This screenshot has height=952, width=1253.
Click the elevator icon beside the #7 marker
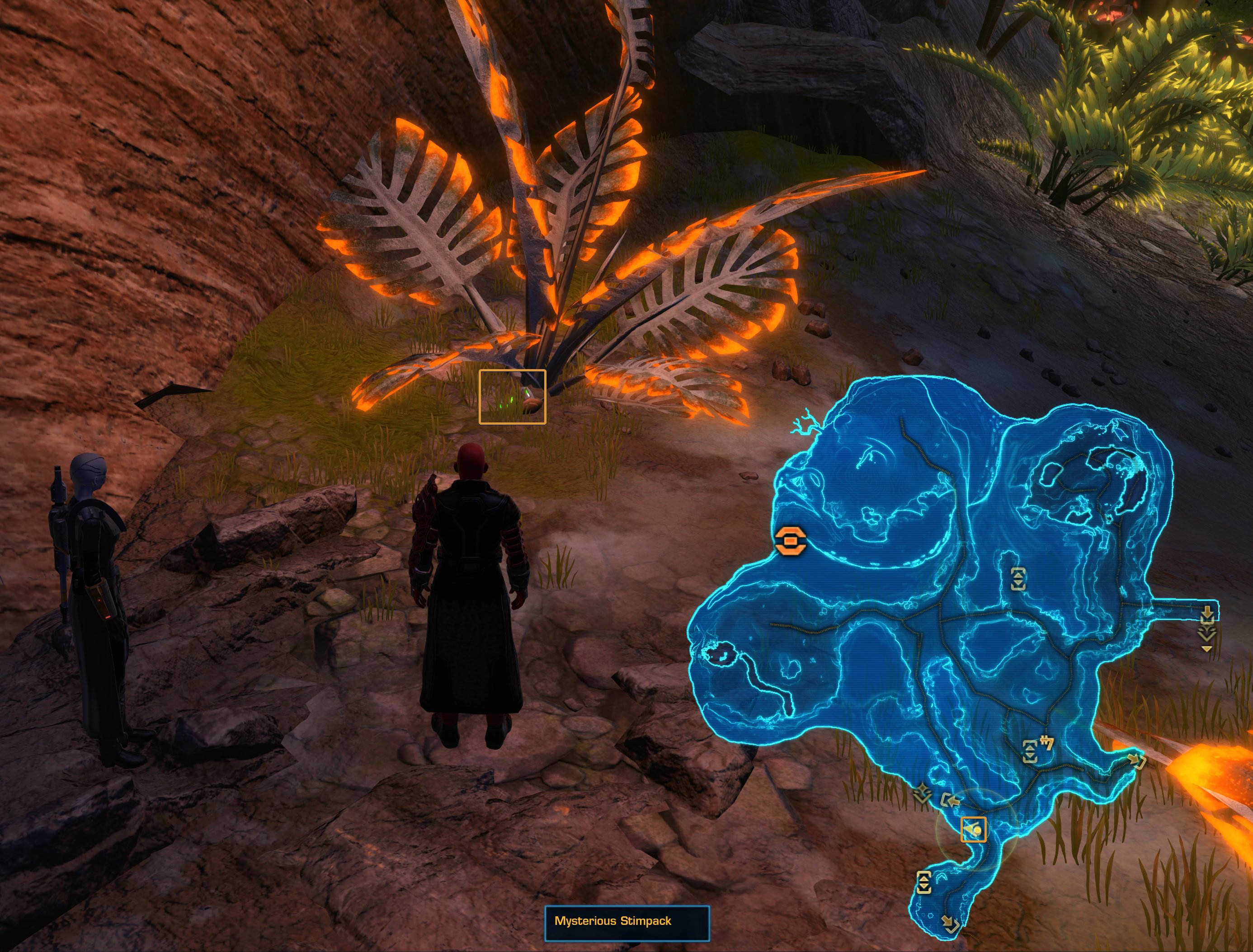tap(1030, 751)
